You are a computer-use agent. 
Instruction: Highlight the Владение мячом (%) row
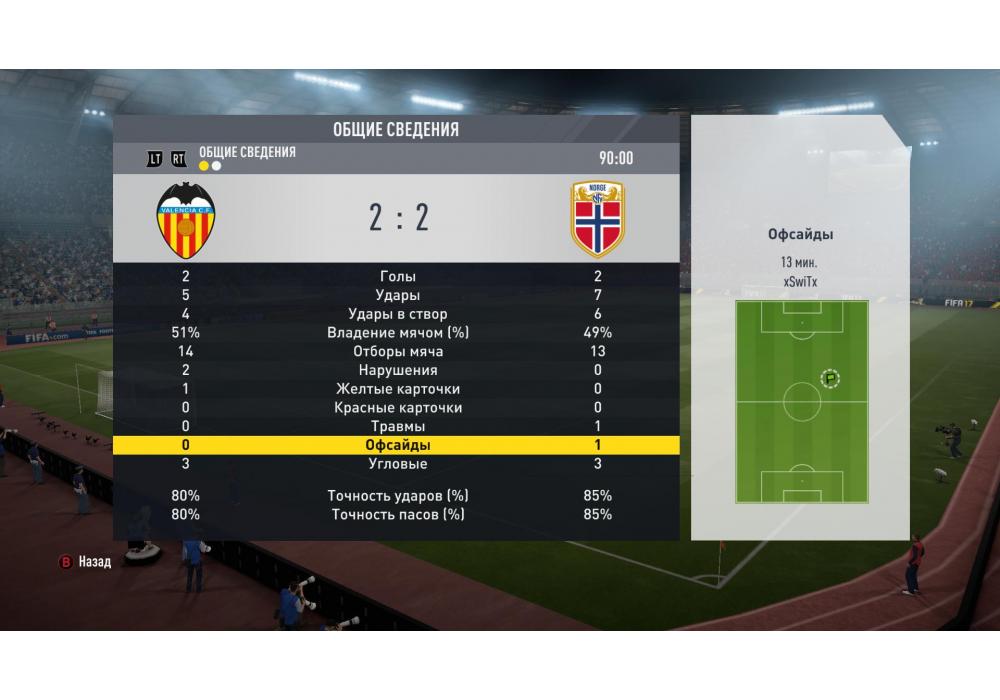tap(397, 333)
